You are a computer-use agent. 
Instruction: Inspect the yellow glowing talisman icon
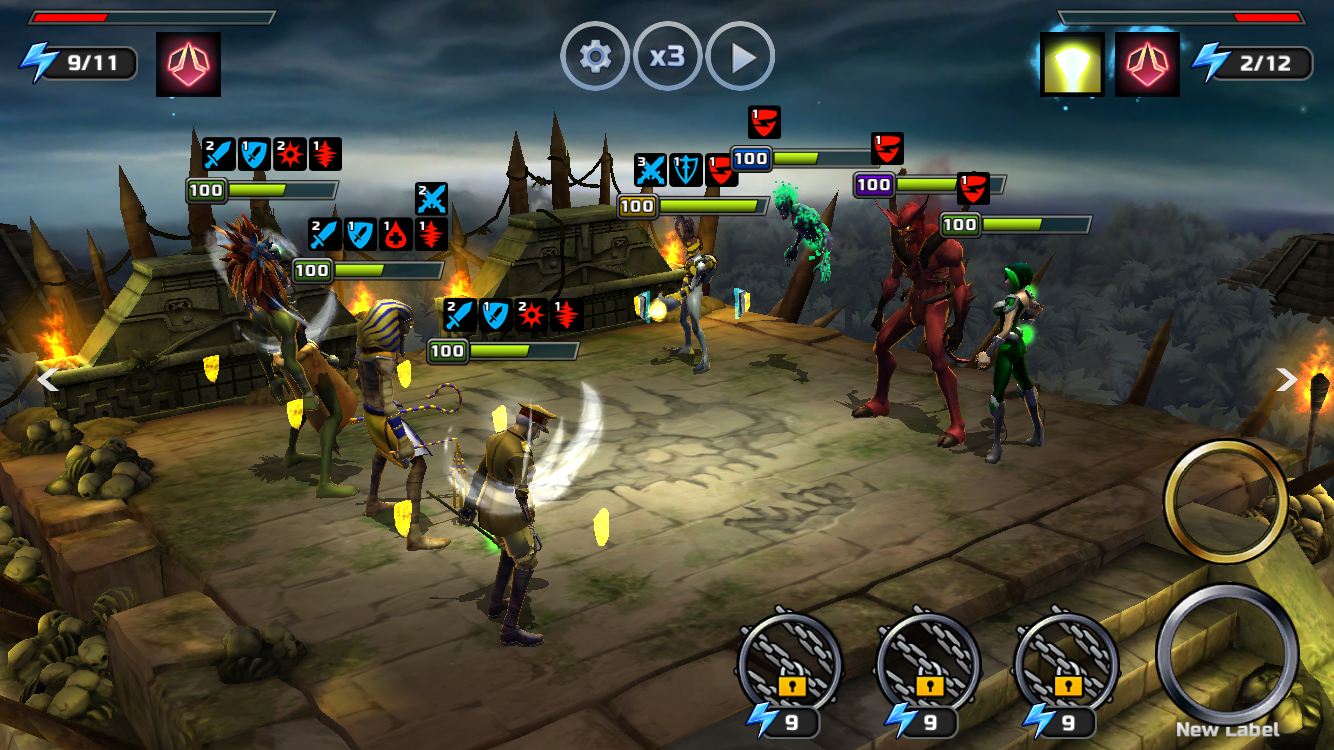coord(1072,64)
